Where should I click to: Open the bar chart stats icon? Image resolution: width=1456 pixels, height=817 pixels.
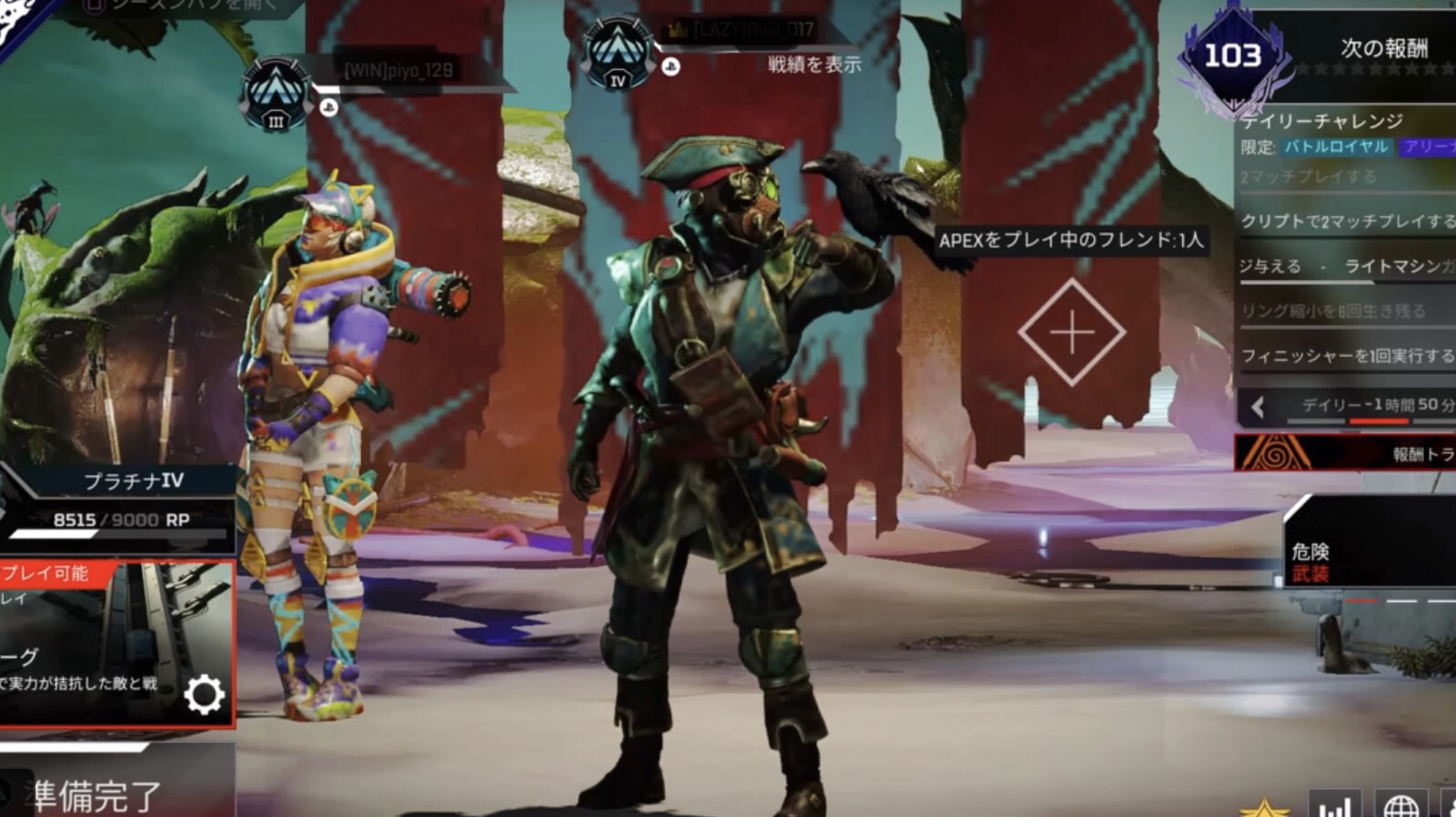click(x=1334, y=805)
